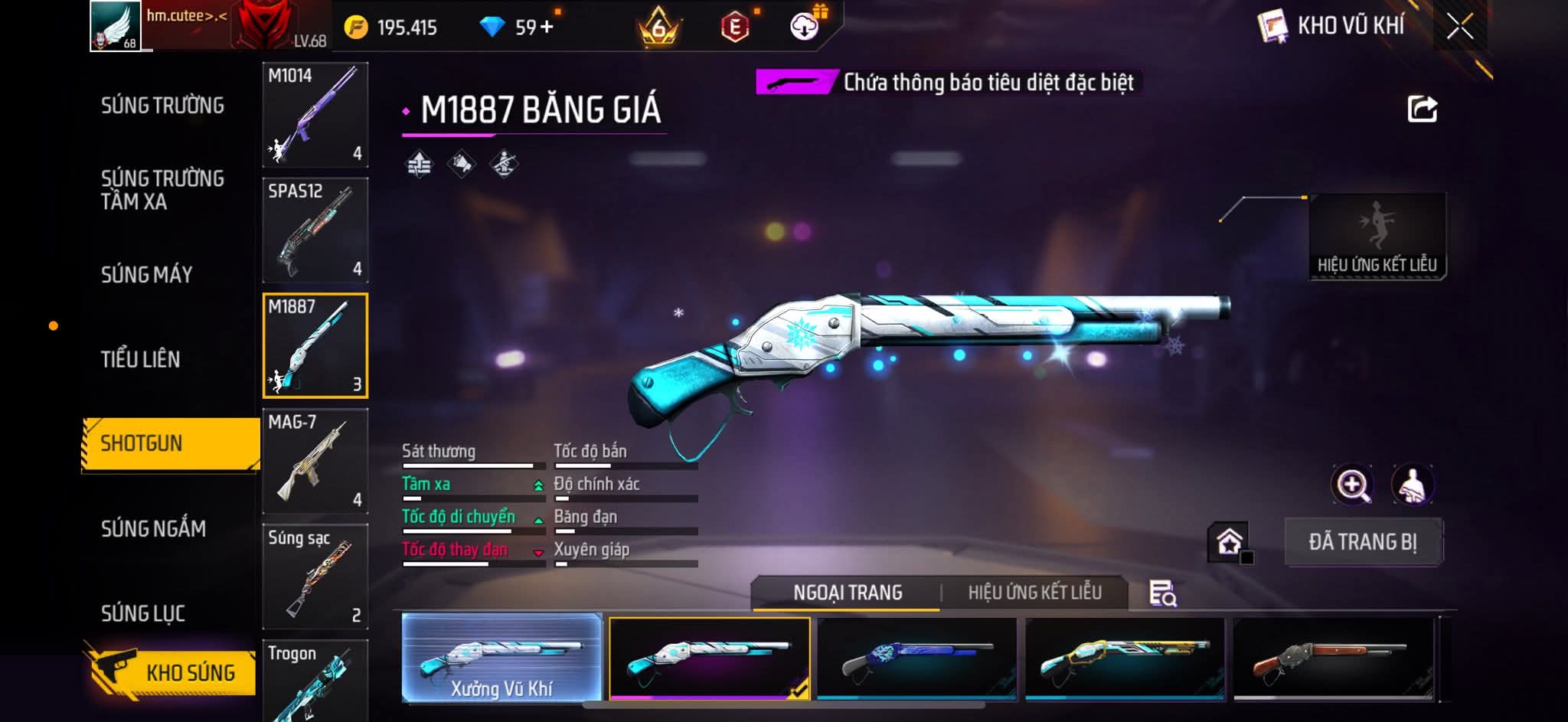The image size is (1568, 722).
Task: Select the blue M1887 skin thumbnail
Action: (x=916, y=658)
